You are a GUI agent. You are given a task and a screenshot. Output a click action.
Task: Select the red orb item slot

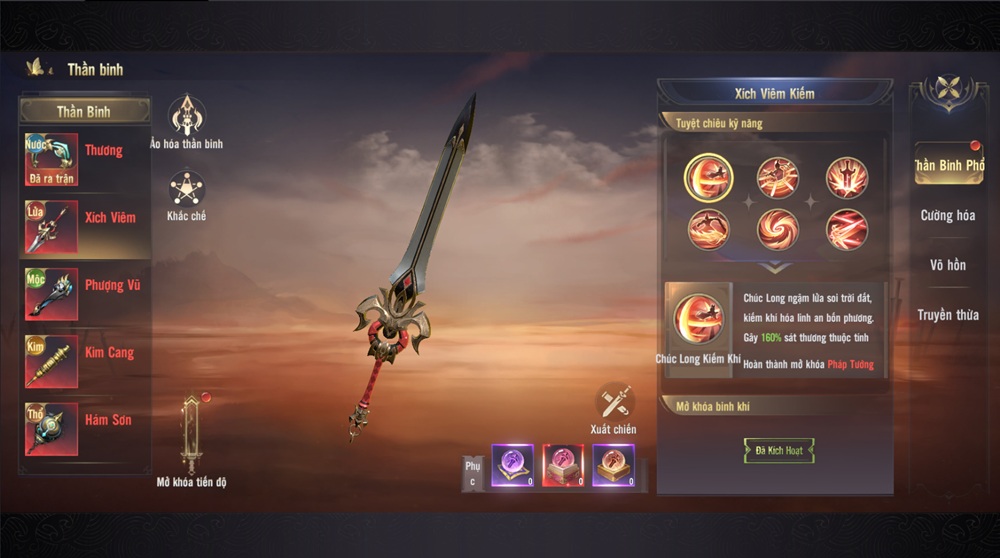562,466
